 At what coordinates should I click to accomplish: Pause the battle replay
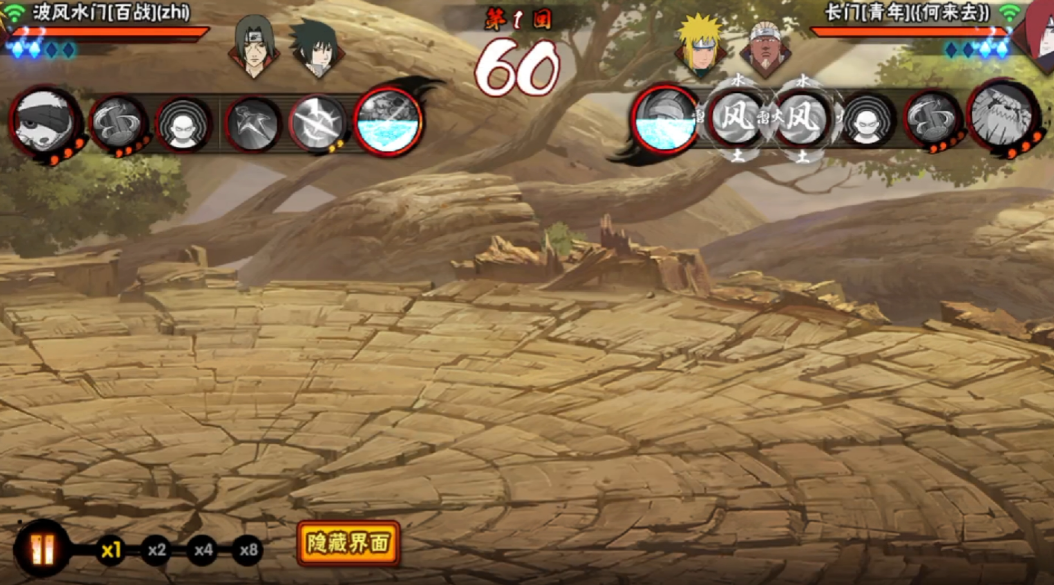[42, 549]
